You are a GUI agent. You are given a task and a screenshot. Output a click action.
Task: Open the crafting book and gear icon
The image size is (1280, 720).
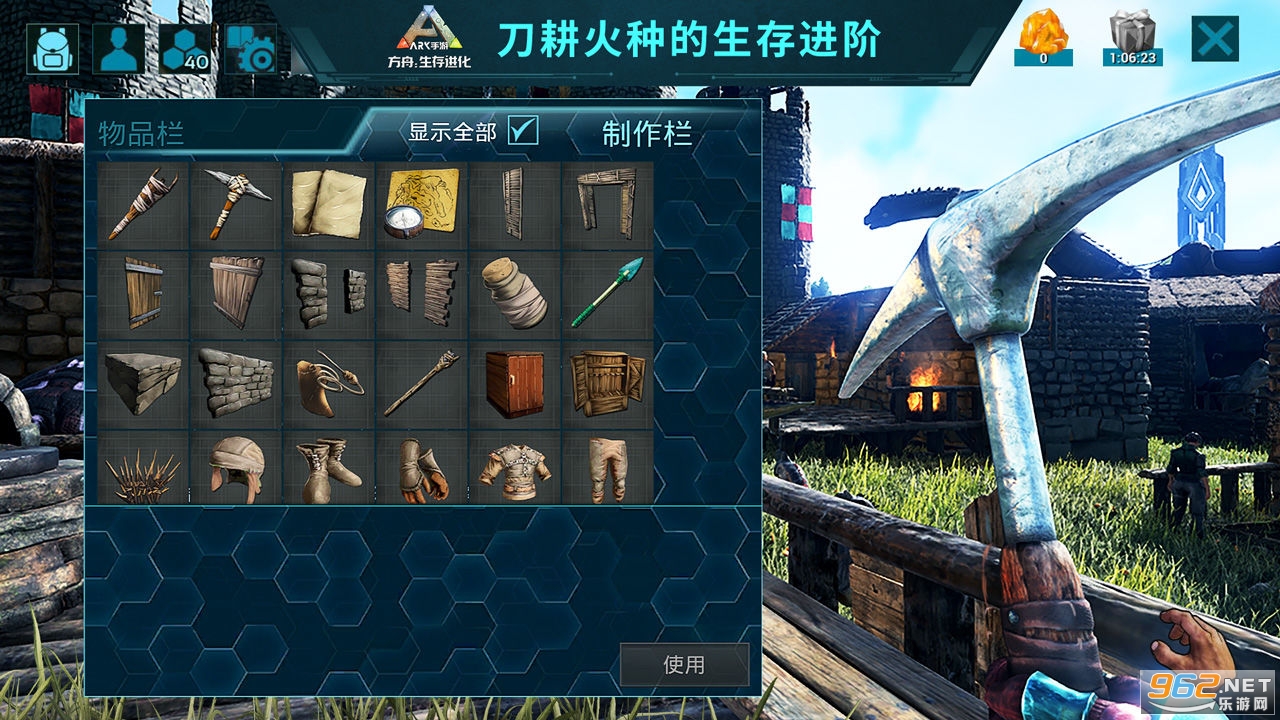coord(250,47)
